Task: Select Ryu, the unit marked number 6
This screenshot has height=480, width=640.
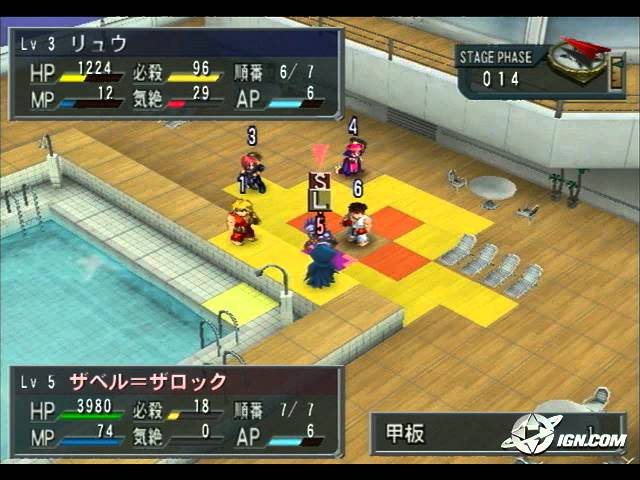Action: pos(357,222)
